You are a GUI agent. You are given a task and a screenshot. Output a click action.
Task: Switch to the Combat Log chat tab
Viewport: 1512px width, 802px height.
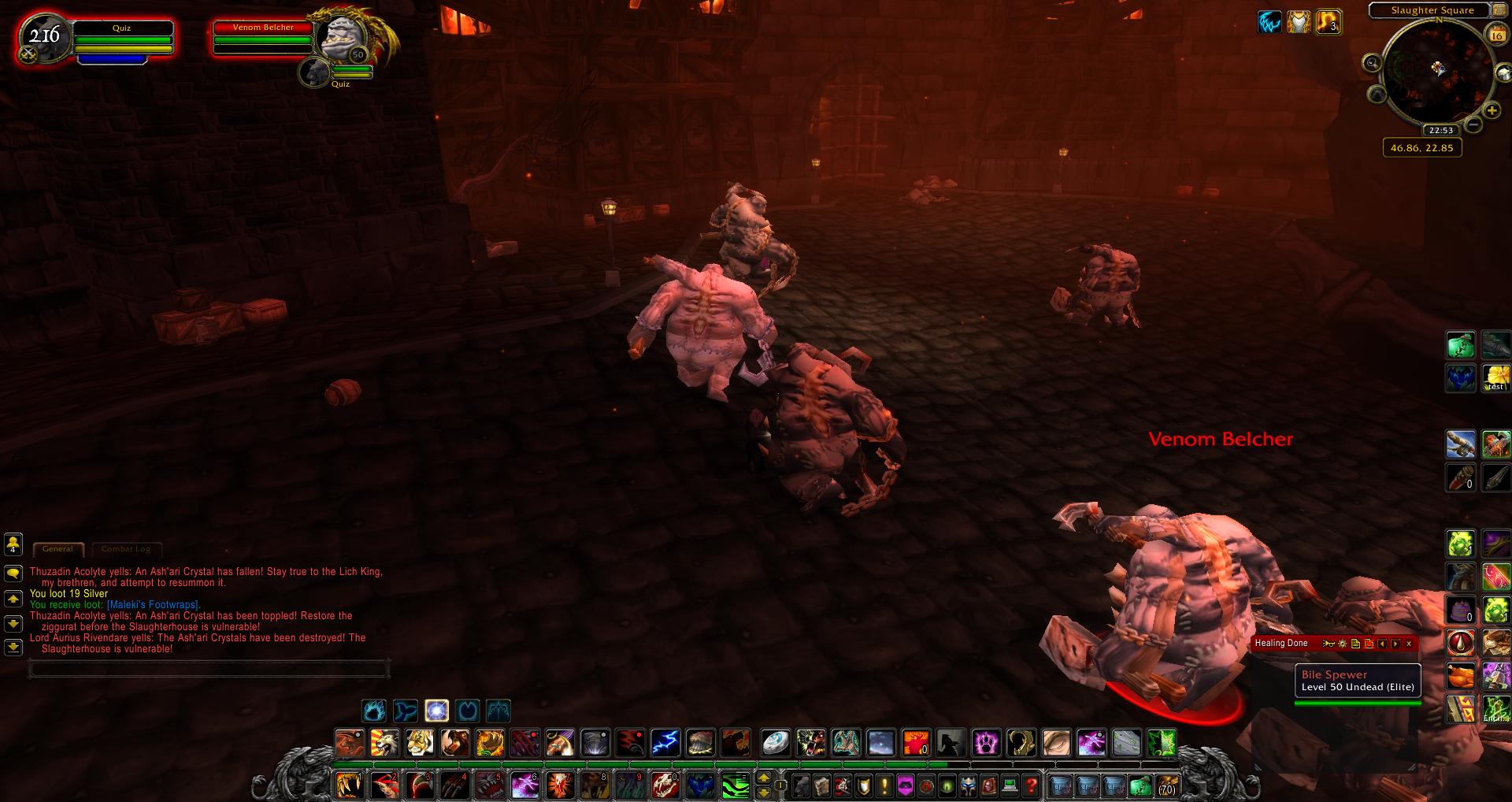(126, 549)
